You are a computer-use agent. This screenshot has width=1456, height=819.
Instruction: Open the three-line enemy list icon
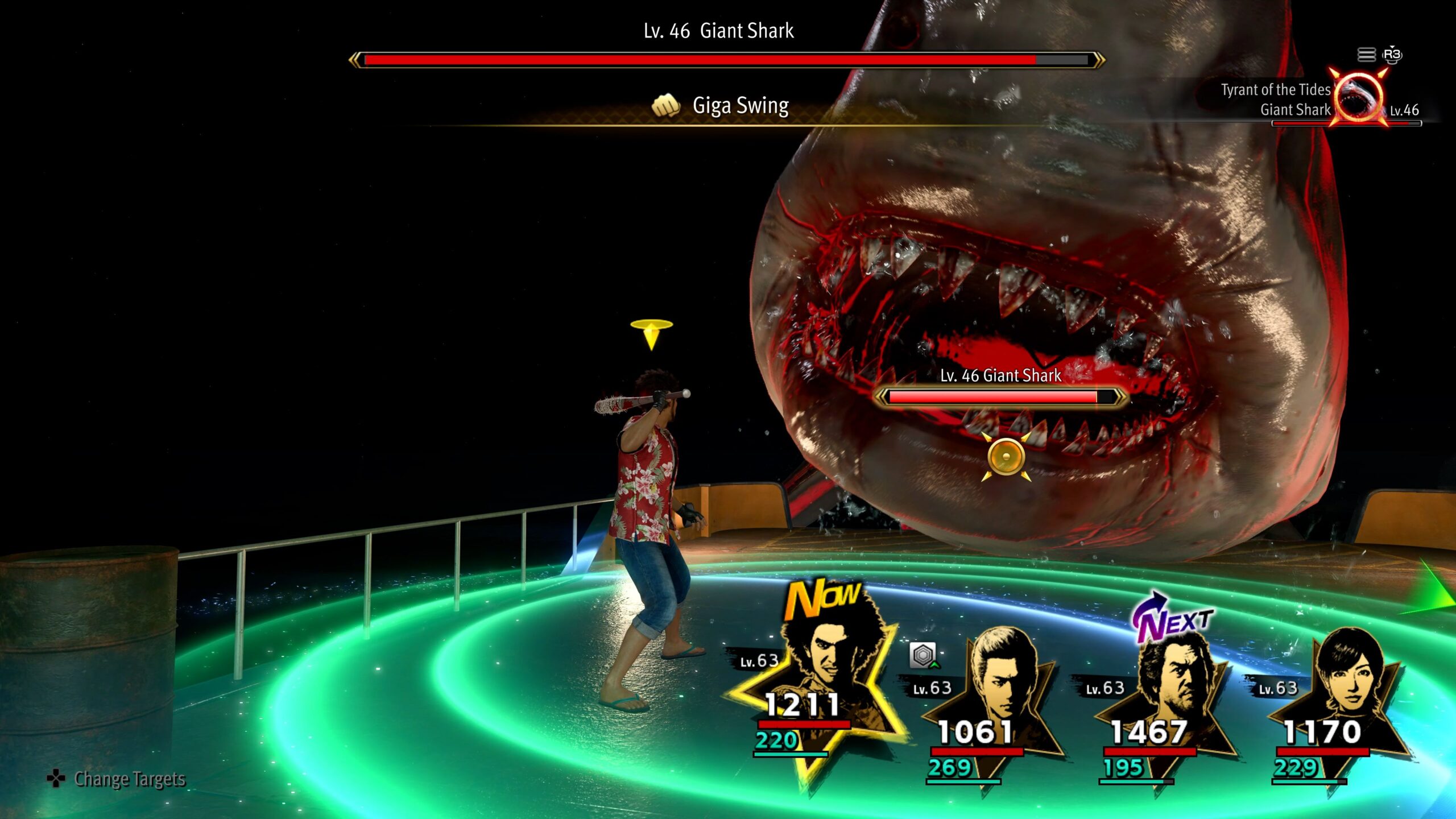(1366, 55)
